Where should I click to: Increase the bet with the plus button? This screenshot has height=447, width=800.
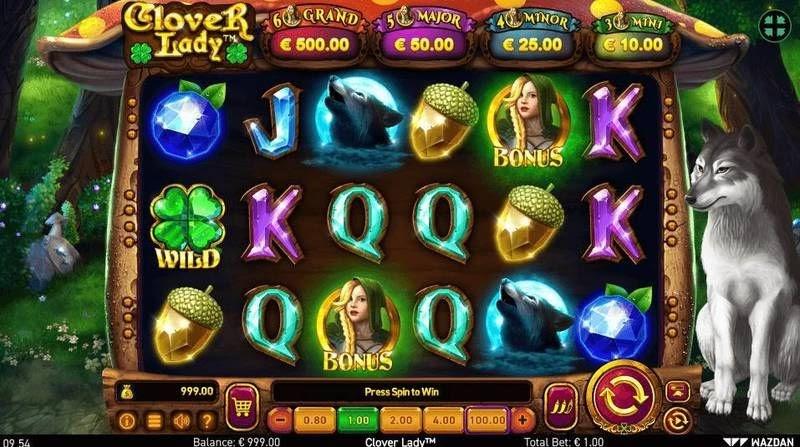tap(521, 420)
